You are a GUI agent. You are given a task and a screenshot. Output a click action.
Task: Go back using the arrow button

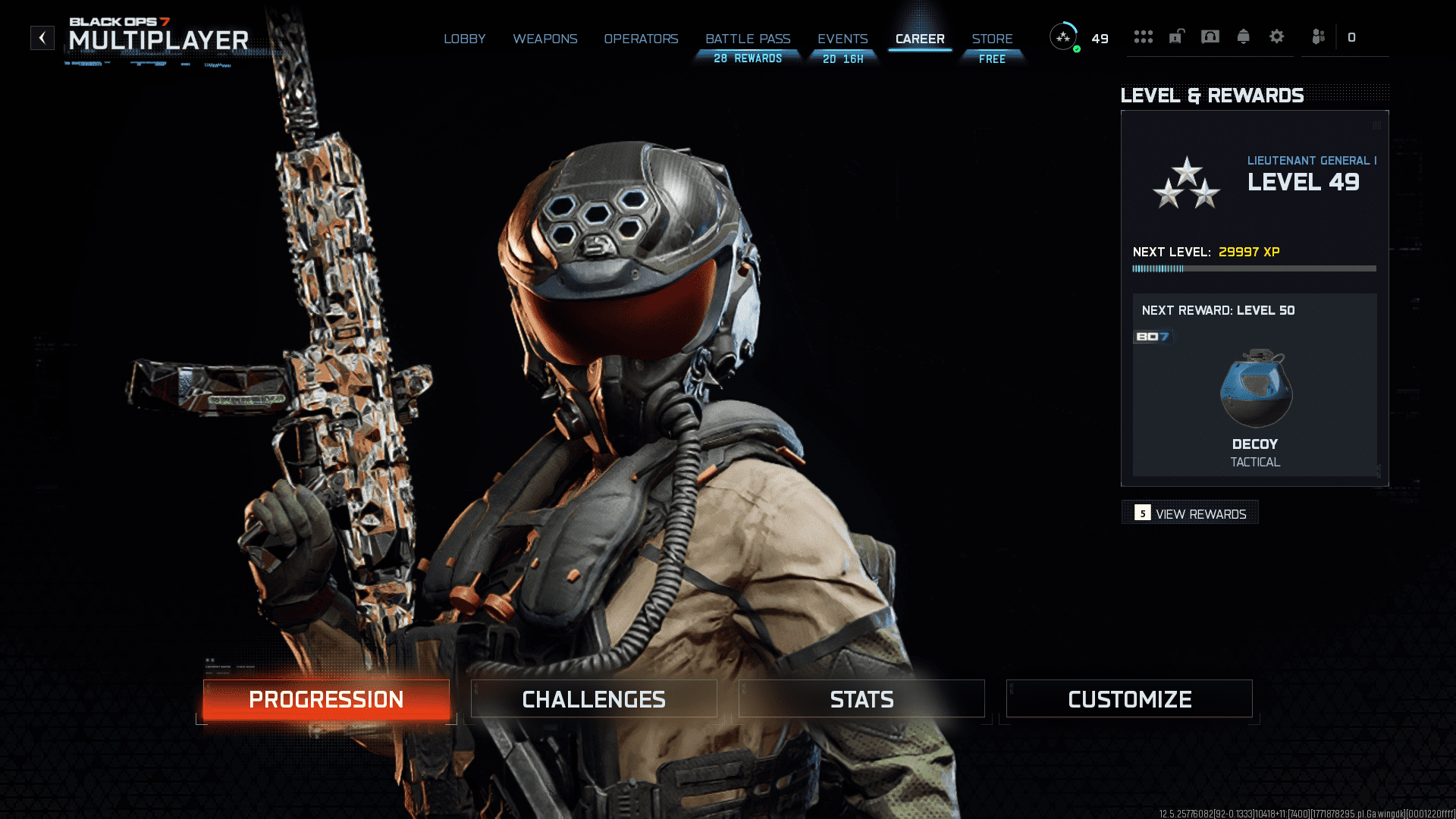point(42,38)
